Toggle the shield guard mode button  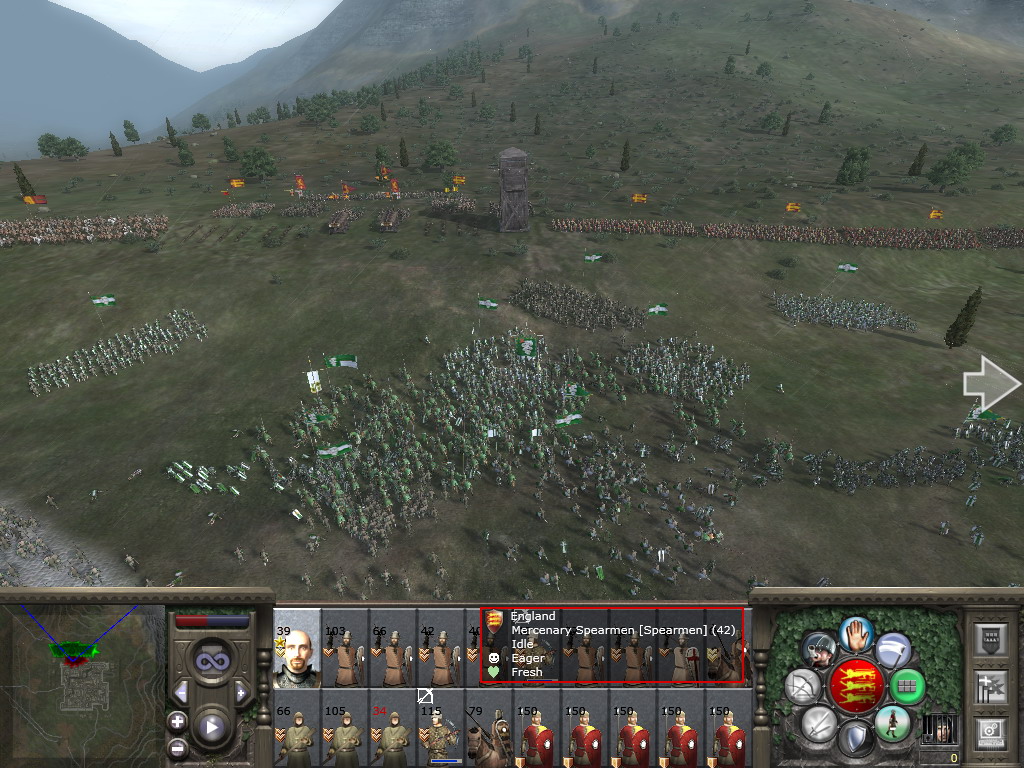coord(855,739)
